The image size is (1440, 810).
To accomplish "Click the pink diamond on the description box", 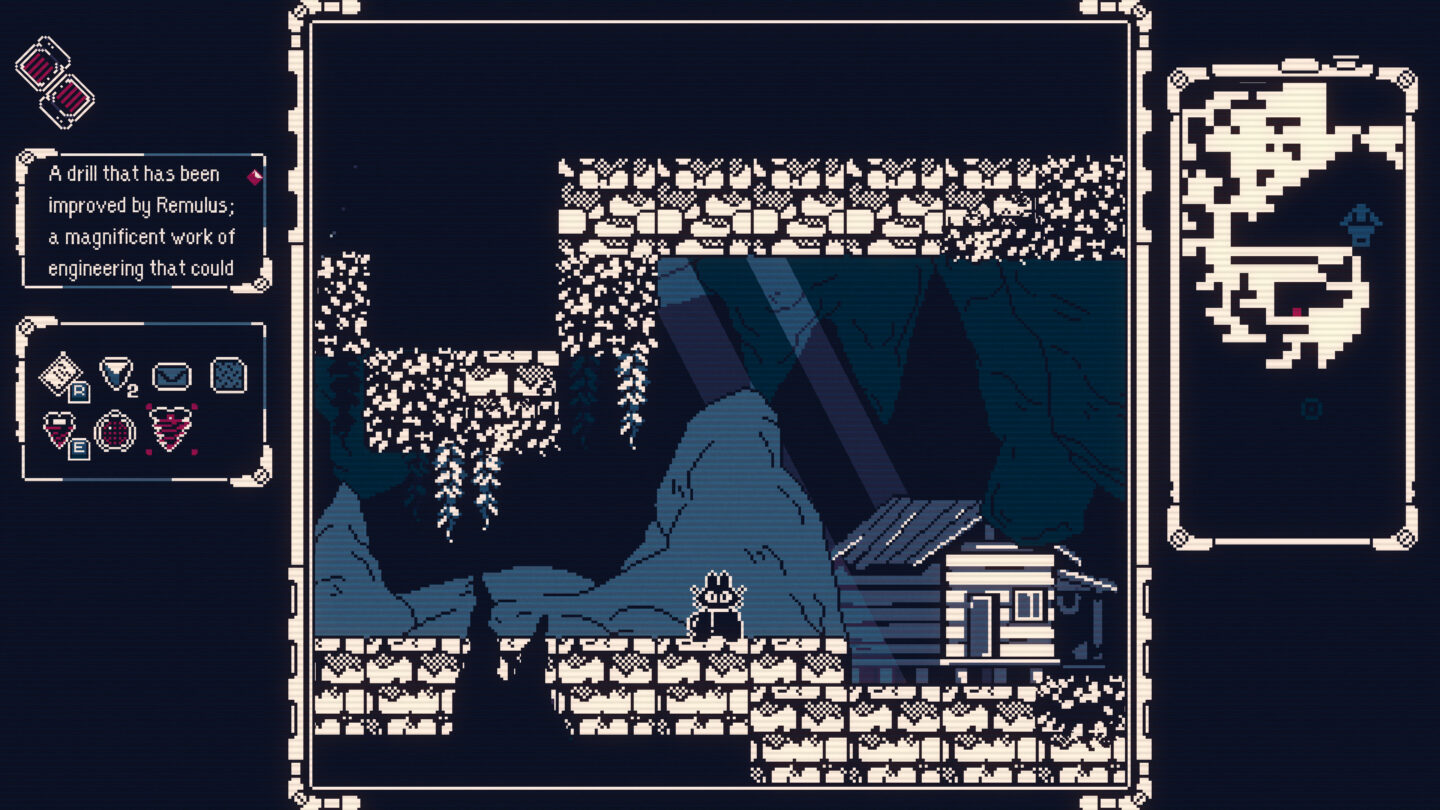I will (256, 175).
